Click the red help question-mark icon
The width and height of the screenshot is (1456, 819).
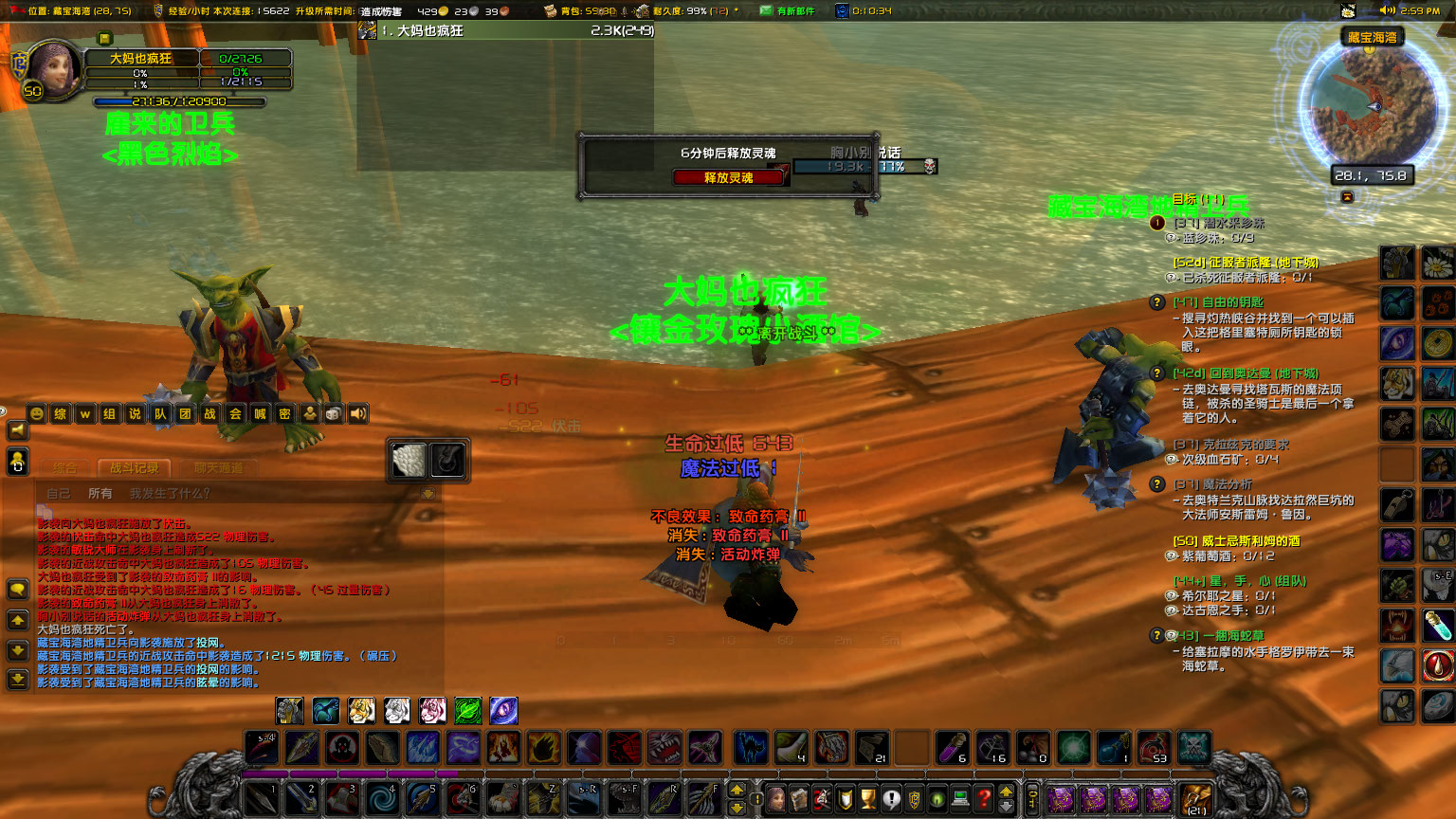(982, 798)
